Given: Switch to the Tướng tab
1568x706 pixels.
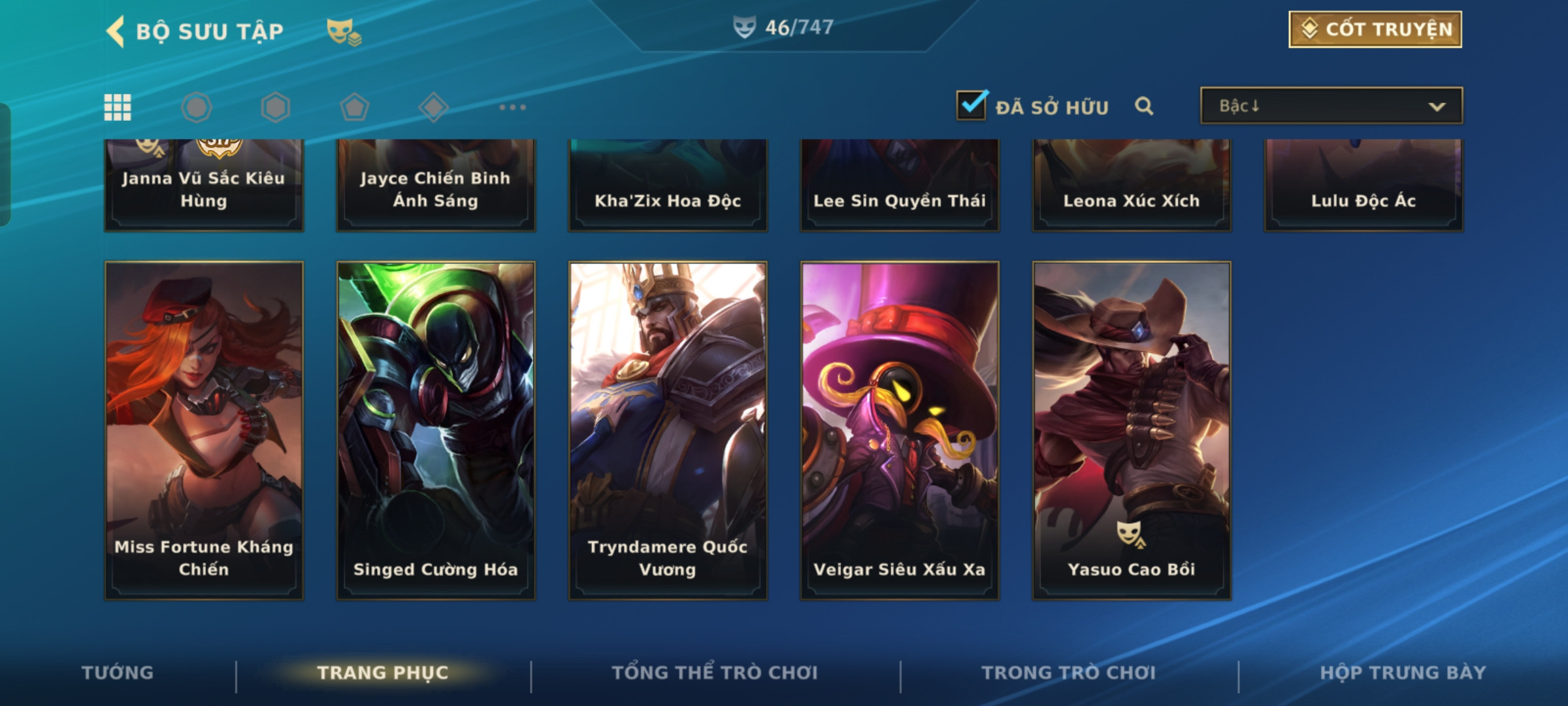Looking at the screenshot, I should point(118,673).
